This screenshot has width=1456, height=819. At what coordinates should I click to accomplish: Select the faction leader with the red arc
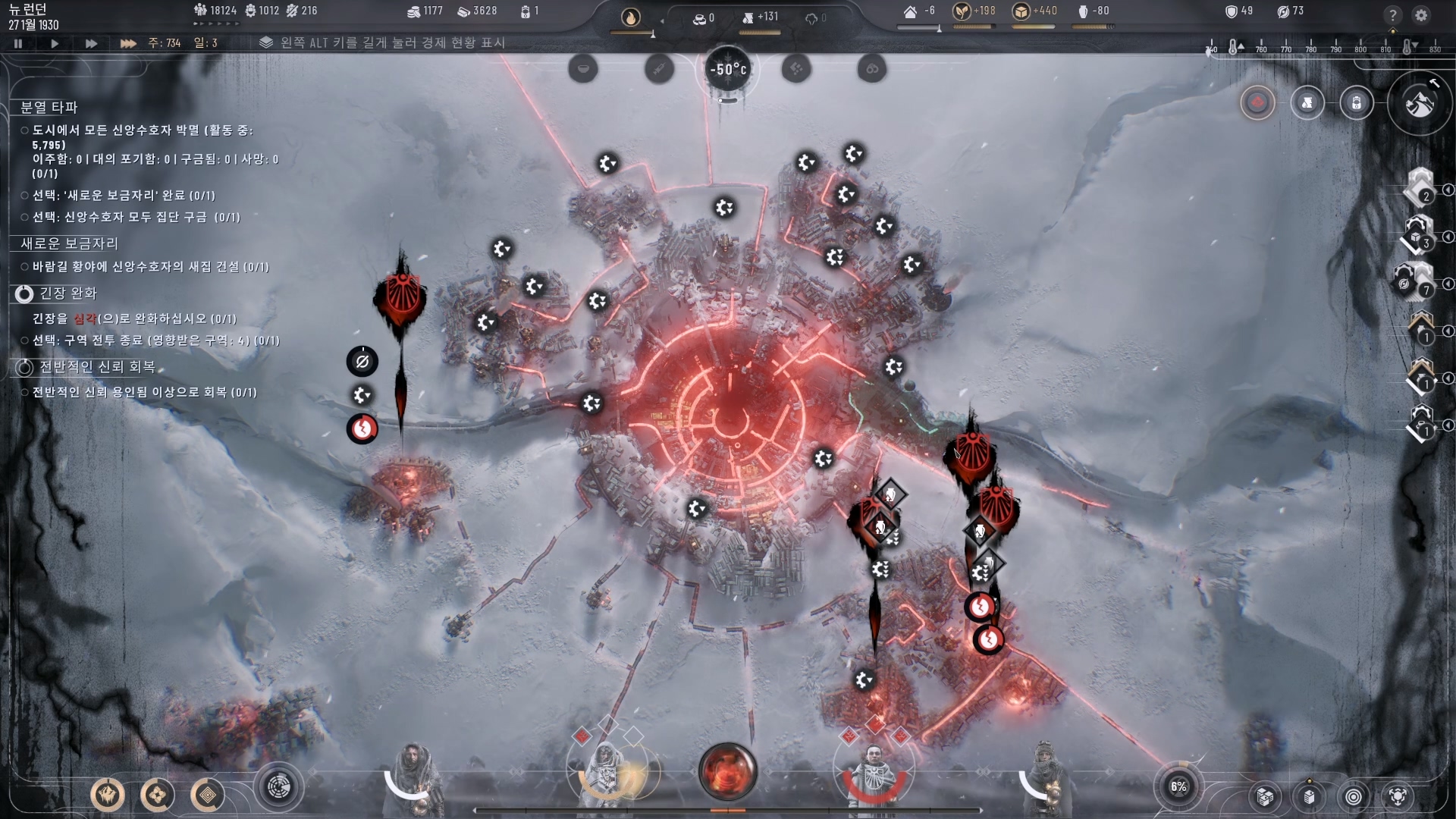pos(874,773)
